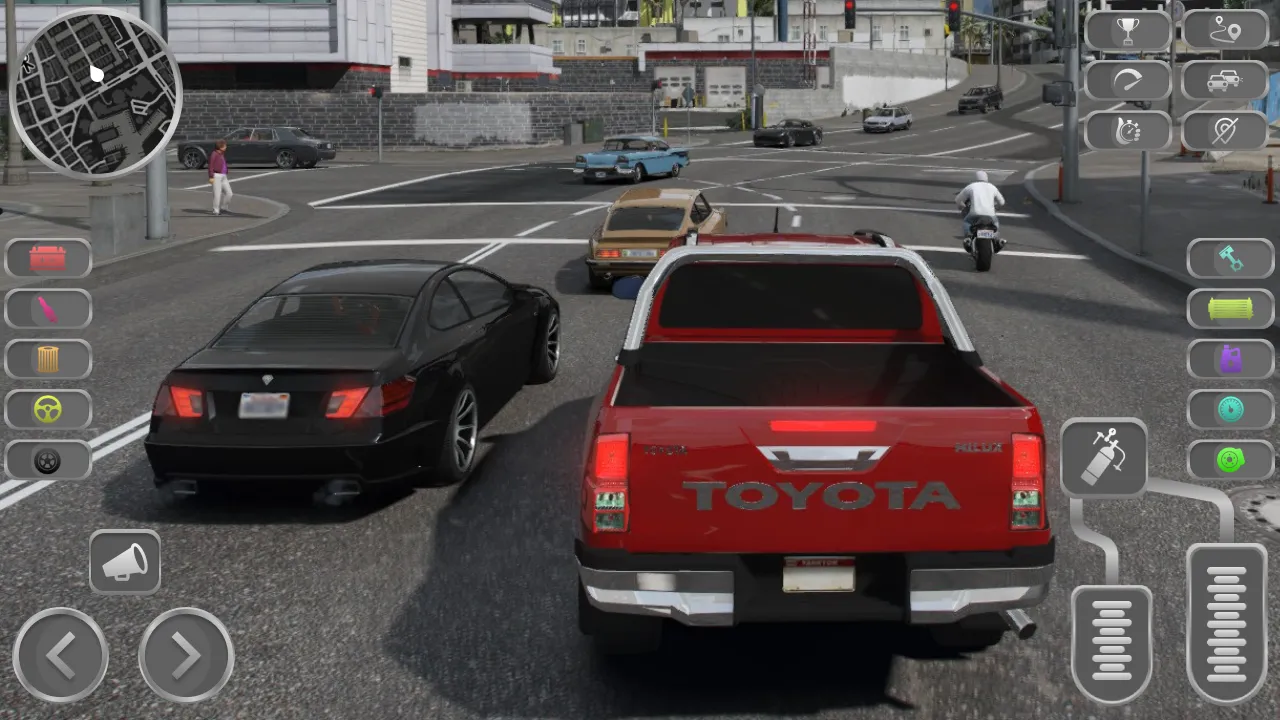Select the tire wheel icon

pyautogui.click(x=48, y=461)
